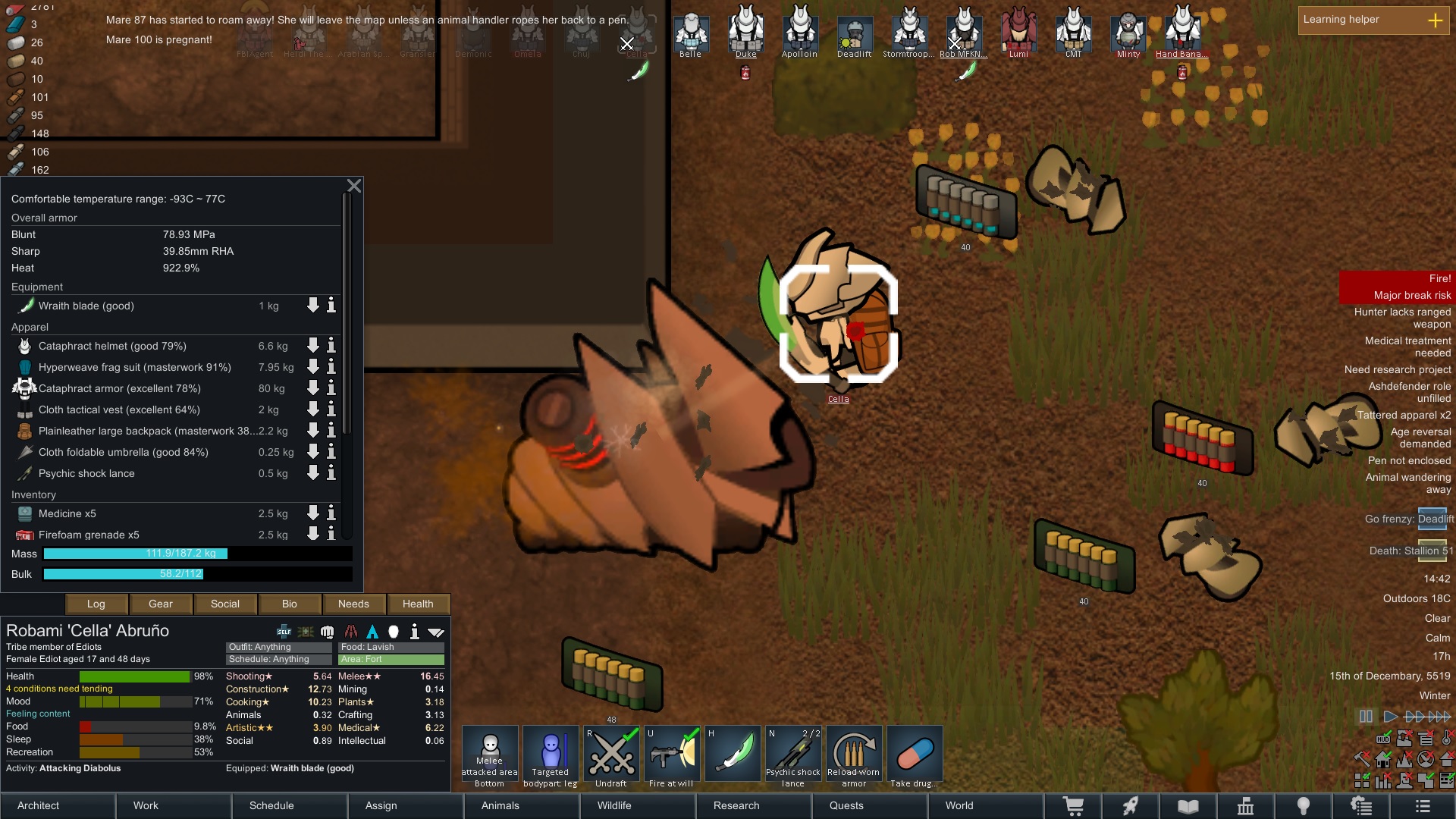The width and height of the screenshot is (1456, 819).
Task: Click Reload worn armor button
Action: (x=854, y=756)
